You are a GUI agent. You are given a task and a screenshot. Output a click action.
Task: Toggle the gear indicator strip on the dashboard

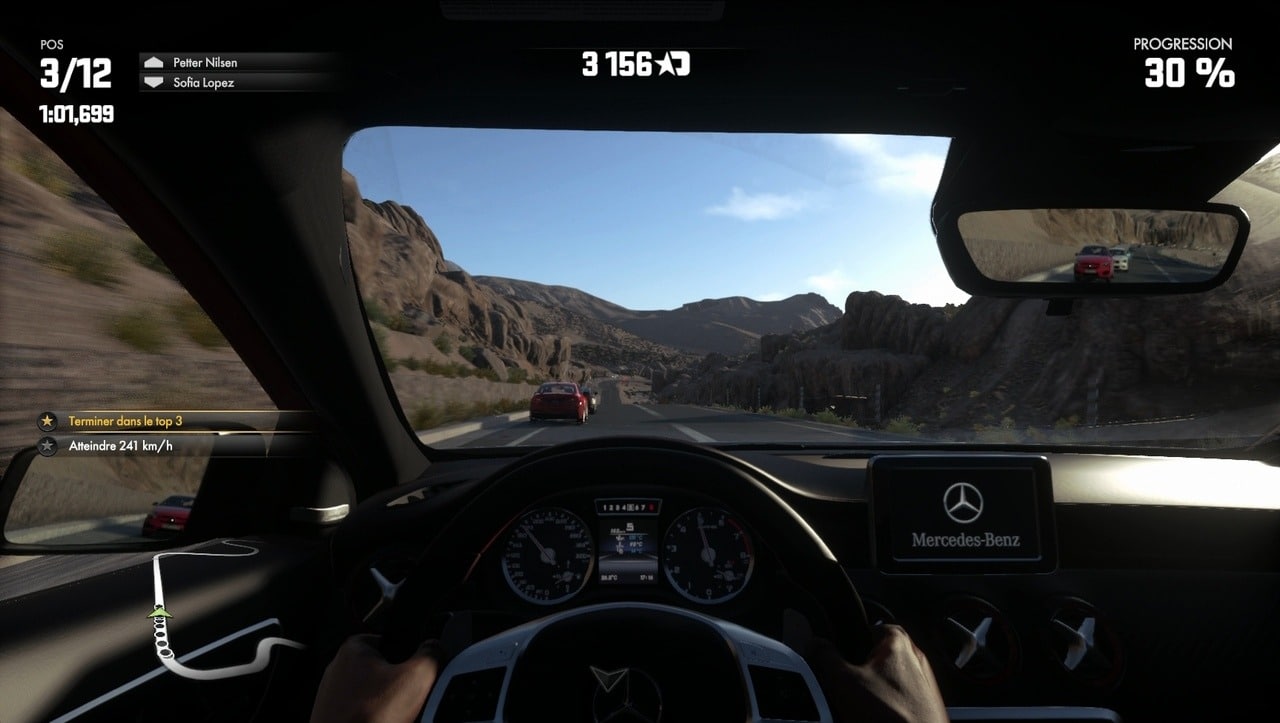coord(627,506)
